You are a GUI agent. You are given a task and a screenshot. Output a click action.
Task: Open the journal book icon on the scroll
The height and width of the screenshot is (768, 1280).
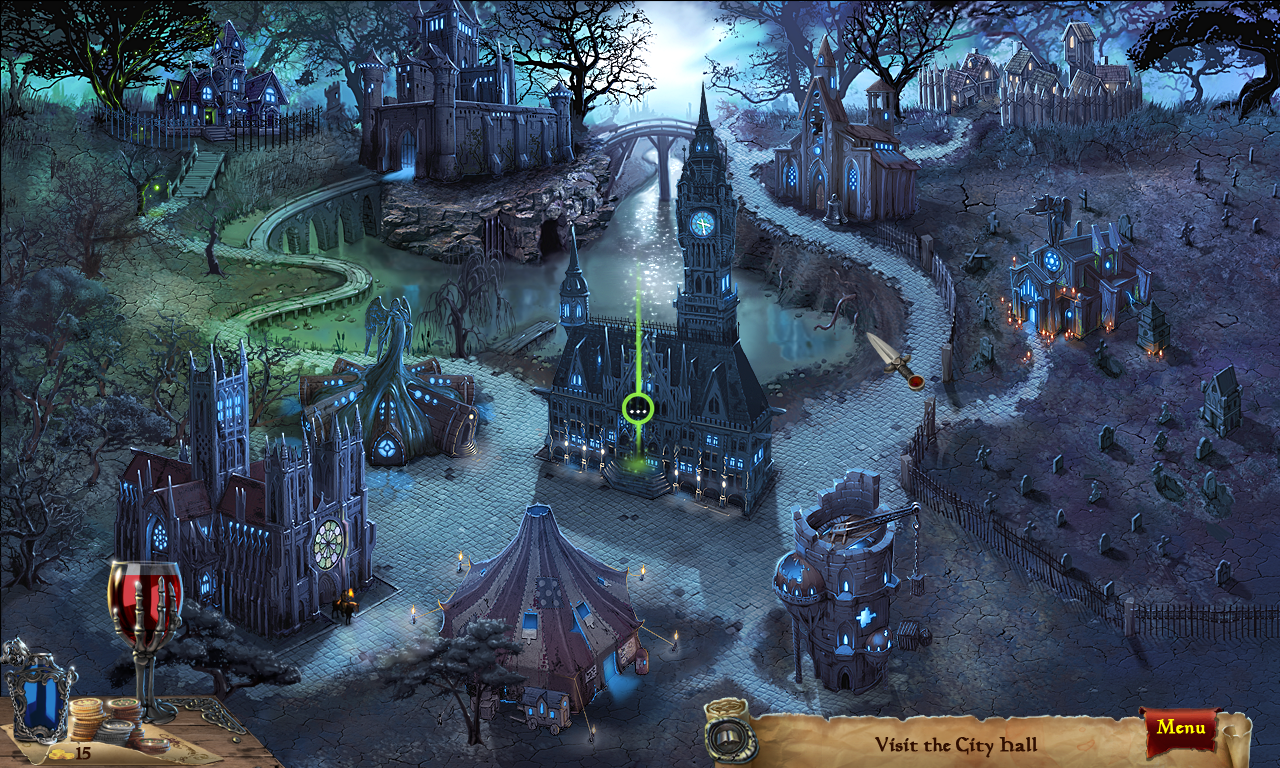[729, 738]
